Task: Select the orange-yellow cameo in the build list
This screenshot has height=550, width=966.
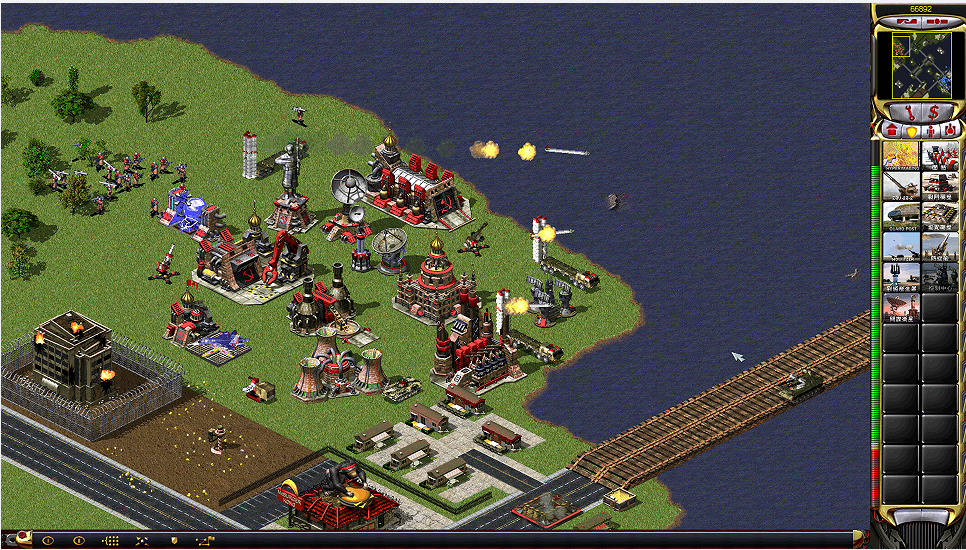Action: tap(900, 156)
